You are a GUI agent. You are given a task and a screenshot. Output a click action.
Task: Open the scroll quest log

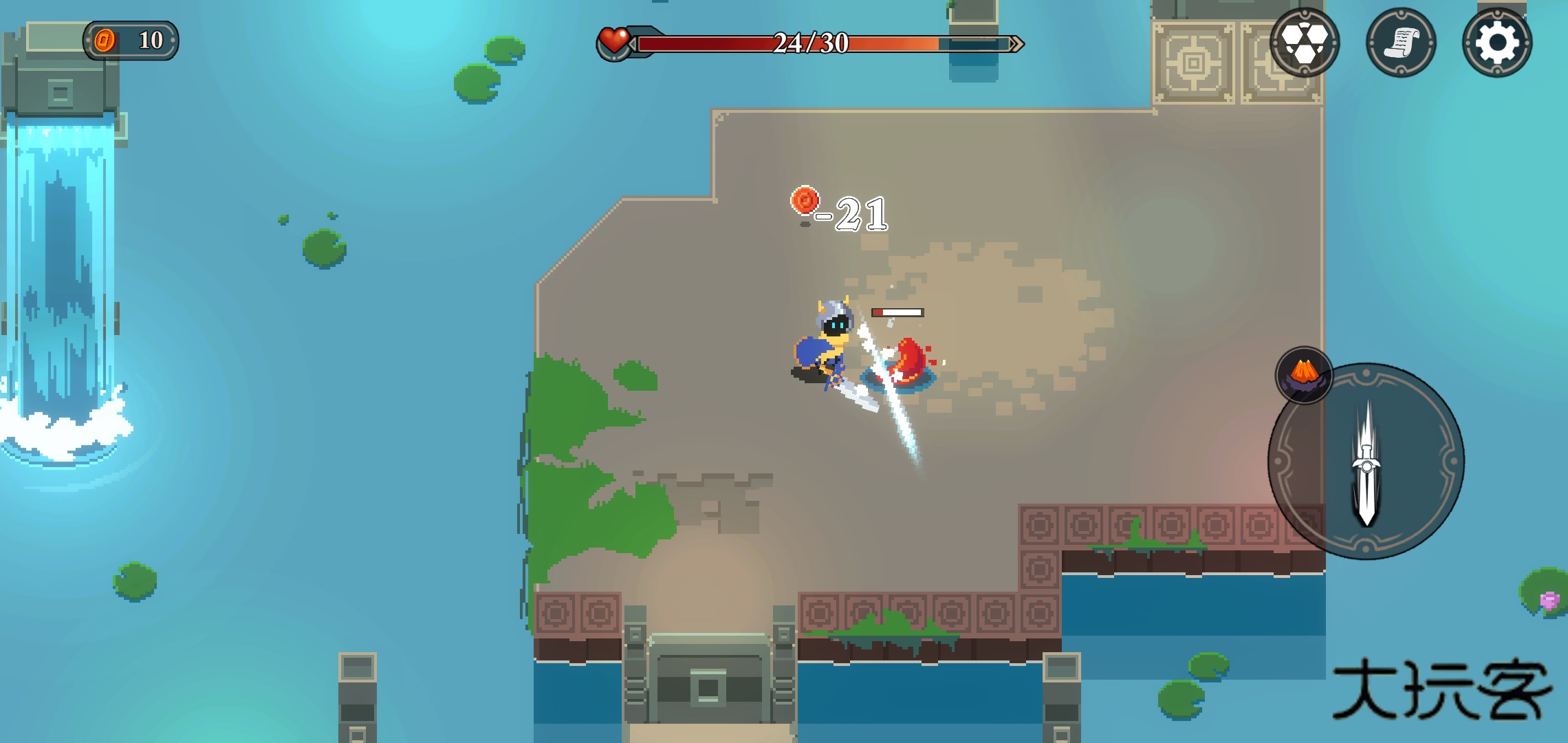tap(1401, 43)
